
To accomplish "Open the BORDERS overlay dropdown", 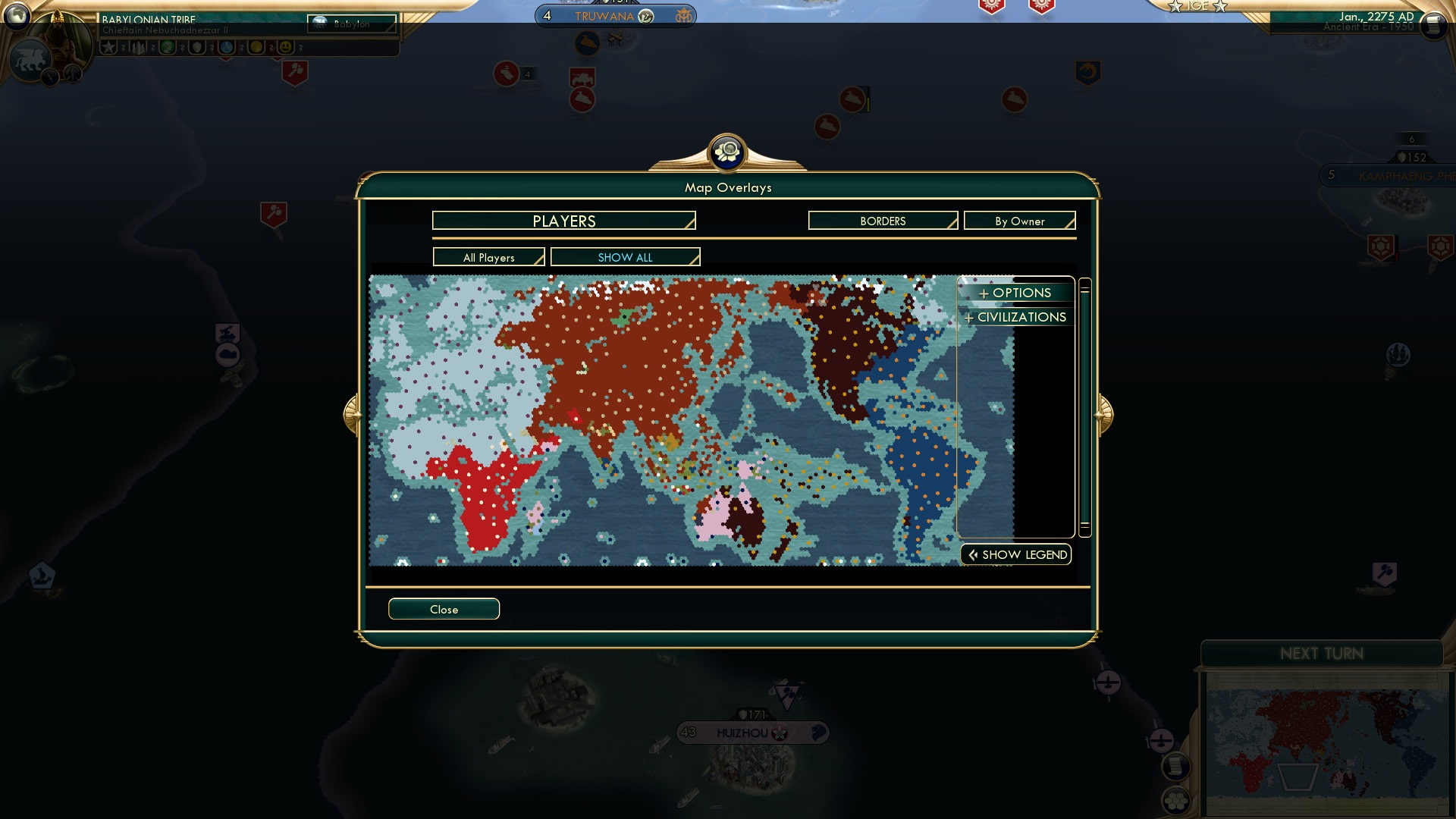I will pyautogui.click(x=882, y=221).
